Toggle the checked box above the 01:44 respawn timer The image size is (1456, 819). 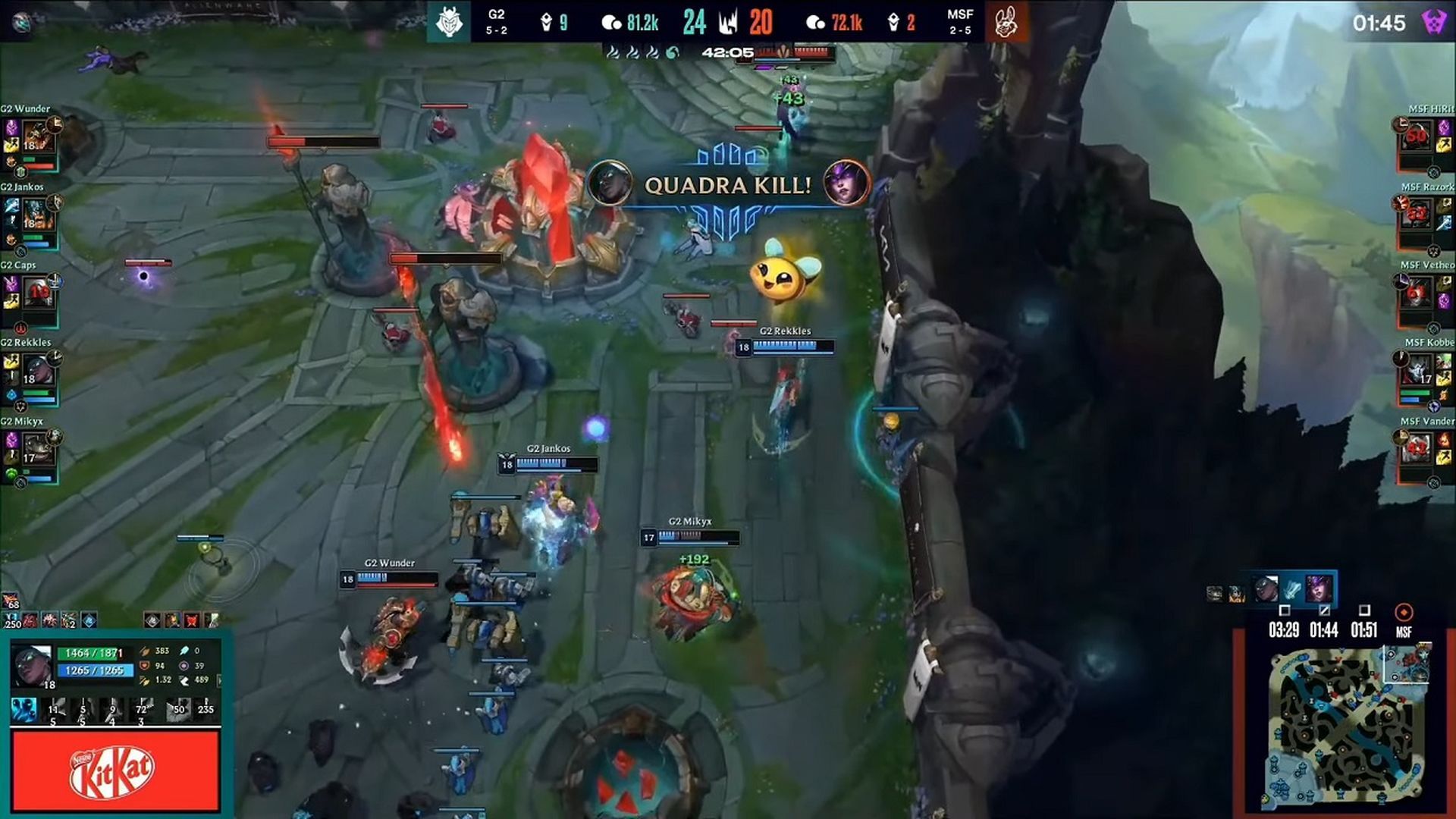[x=1323, y=612]
